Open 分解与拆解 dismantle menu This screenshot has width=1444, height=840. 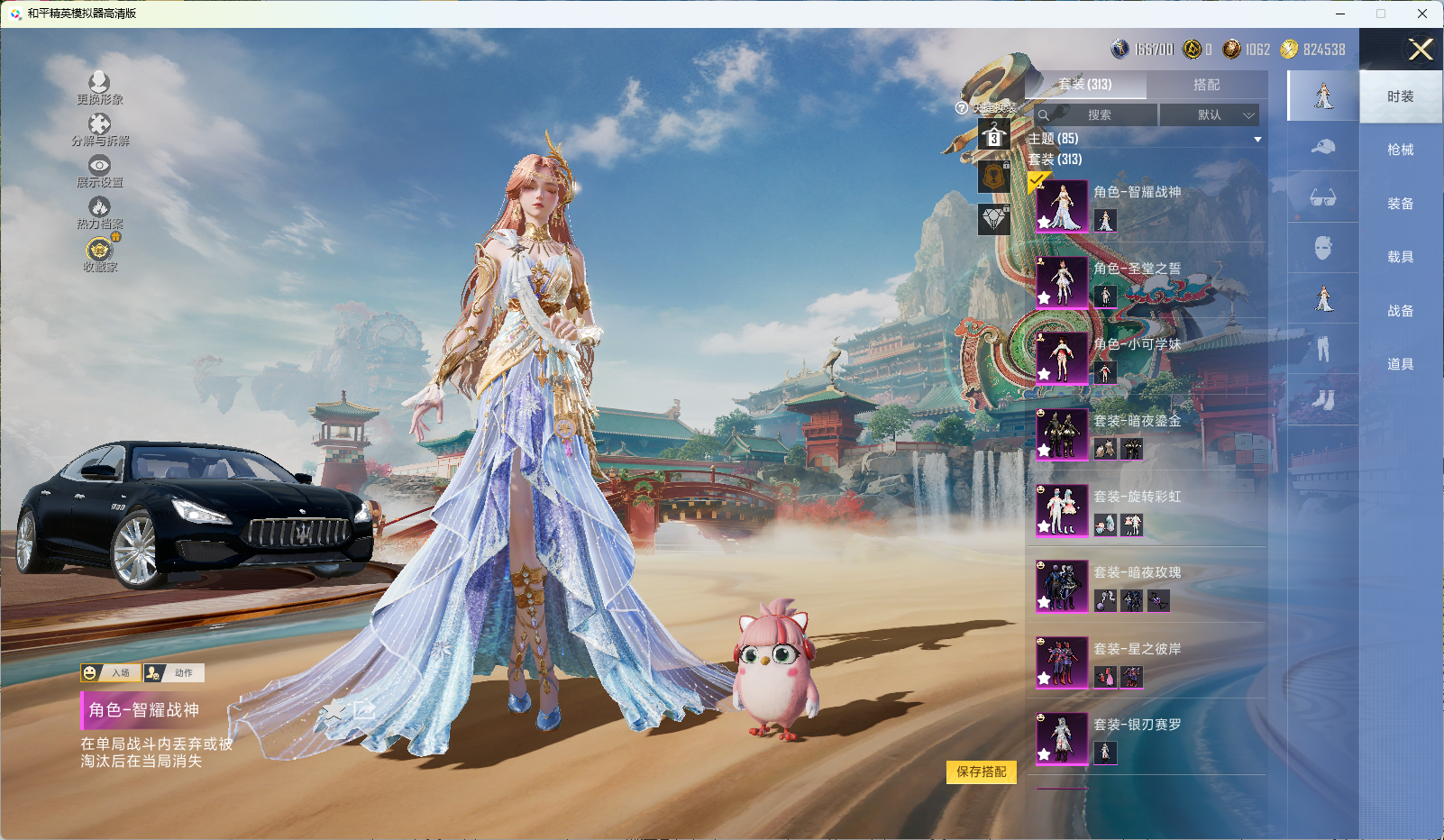[x=99, y=129]
